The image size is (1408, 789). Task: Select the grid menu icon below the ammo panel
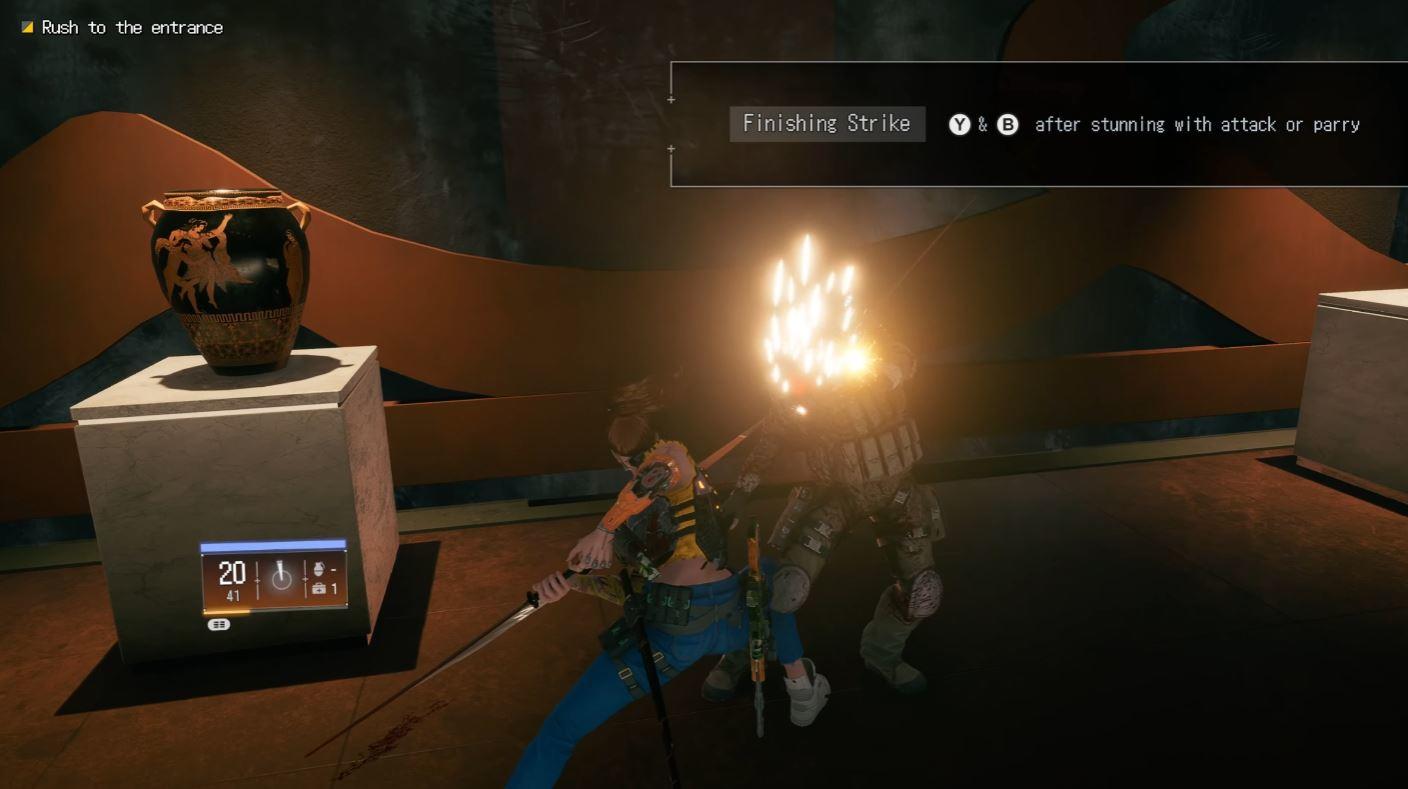(x=218, y=624)
